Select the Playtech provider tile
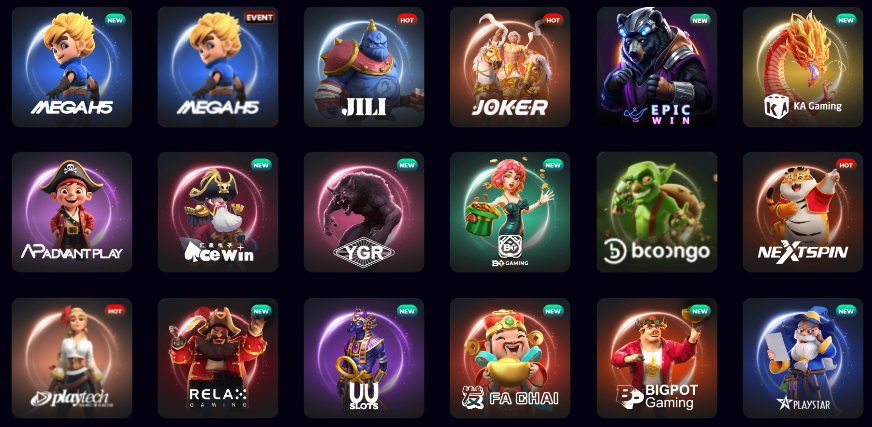This screenshot has width=872, height=427. point(72,358)
